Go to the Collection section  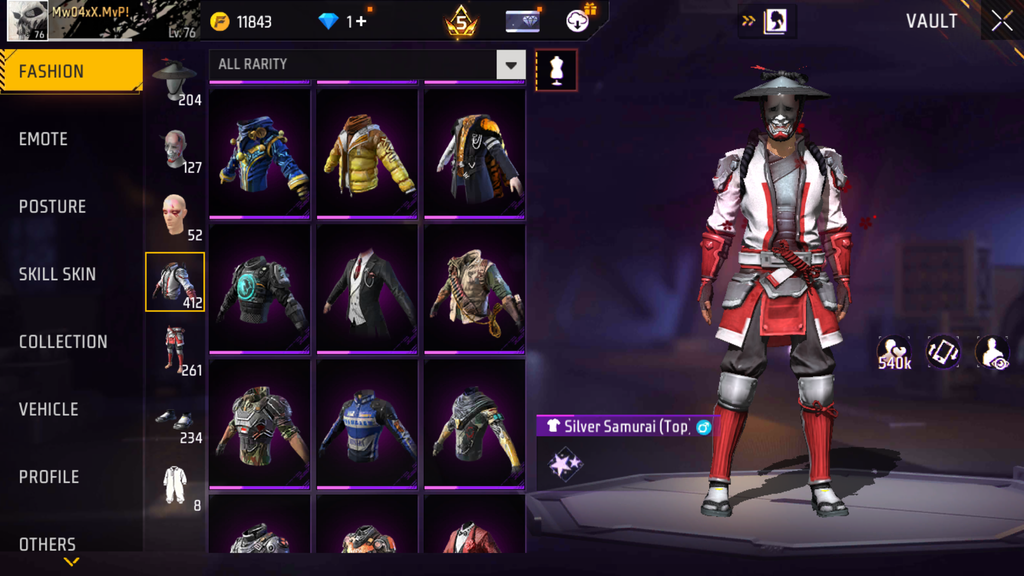coord(63,342)
